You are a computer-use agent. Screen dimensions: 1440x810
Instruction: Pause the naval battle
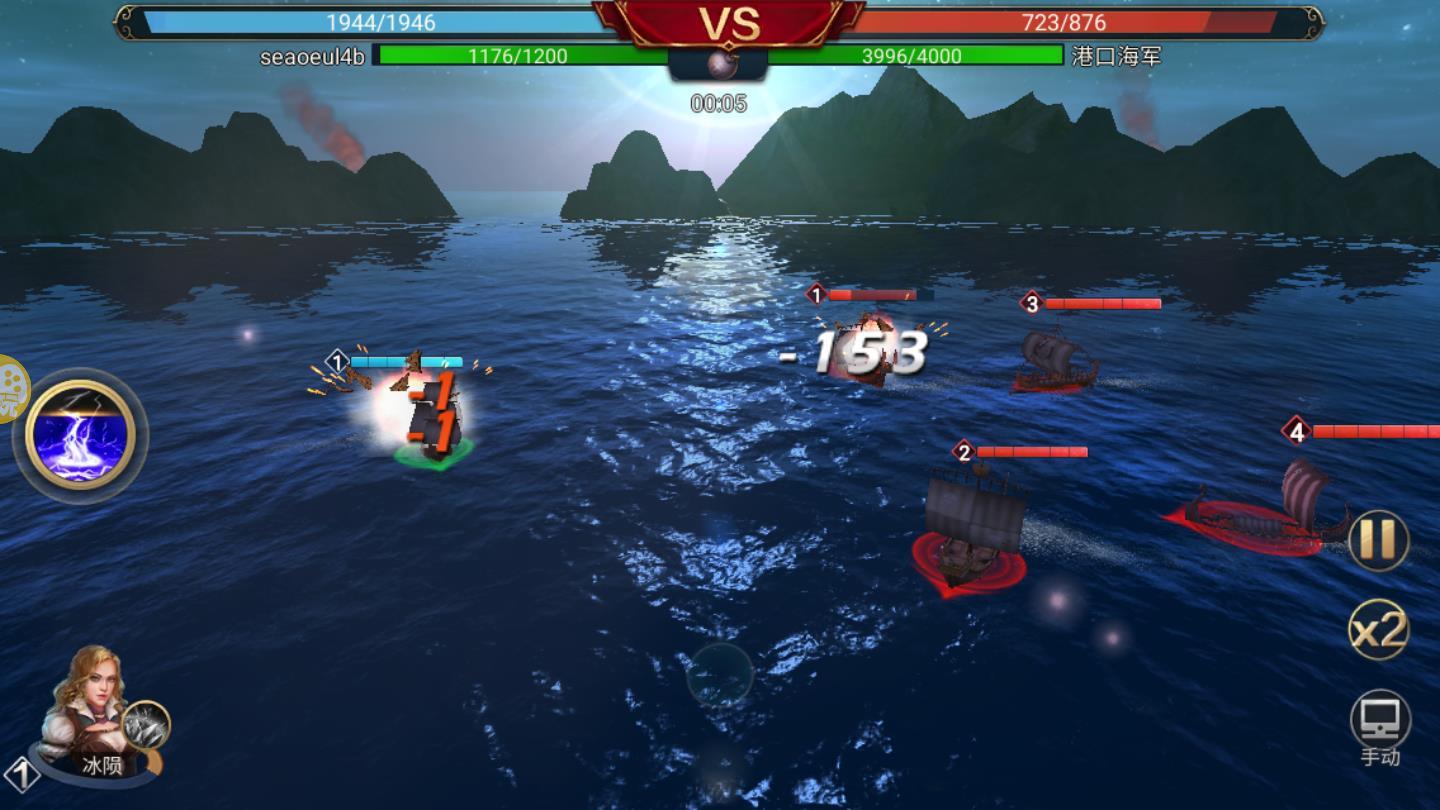[1378, 540]
